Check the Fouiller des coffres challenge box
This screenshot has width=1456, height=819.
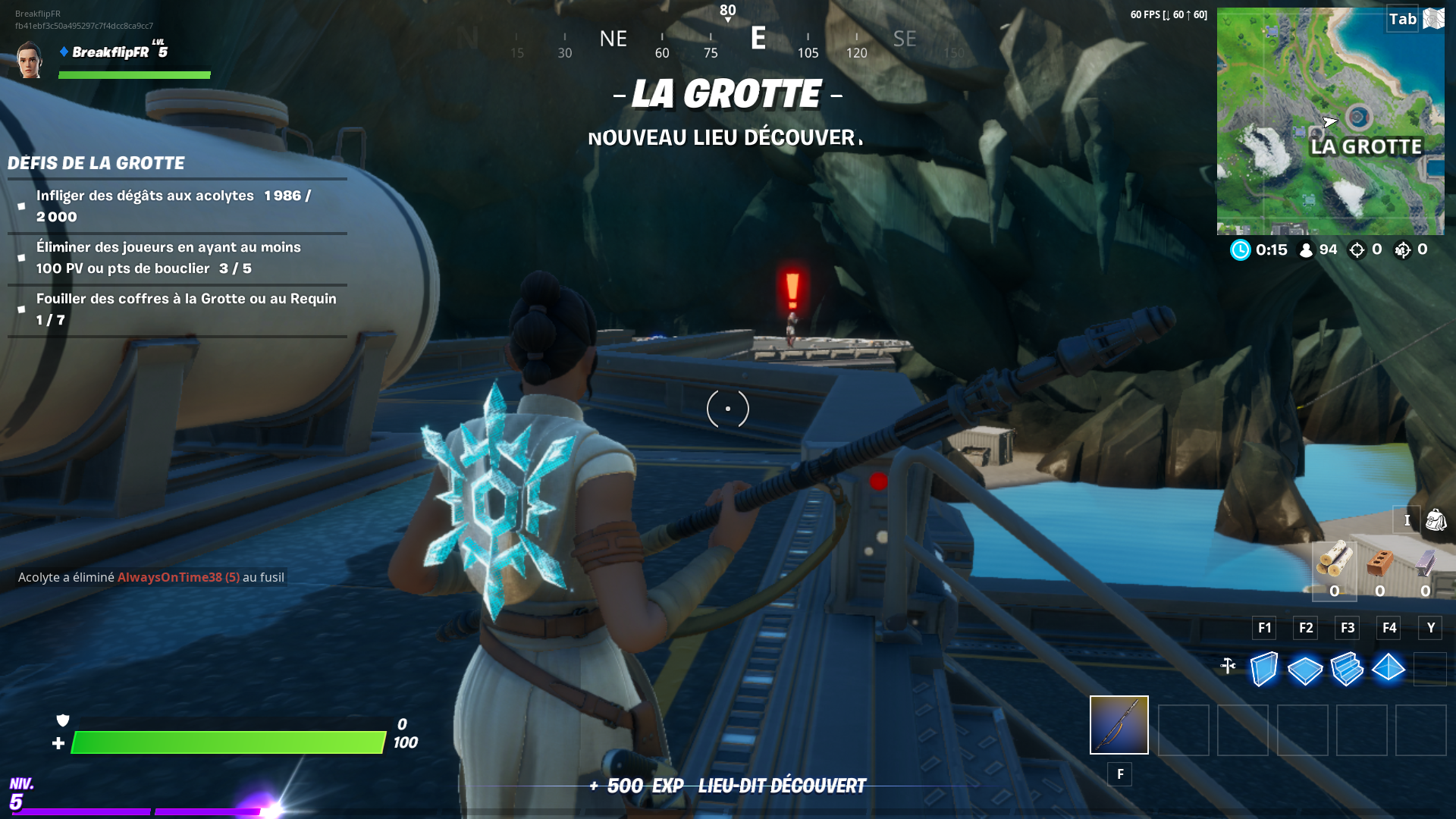[x=21, y=309]
